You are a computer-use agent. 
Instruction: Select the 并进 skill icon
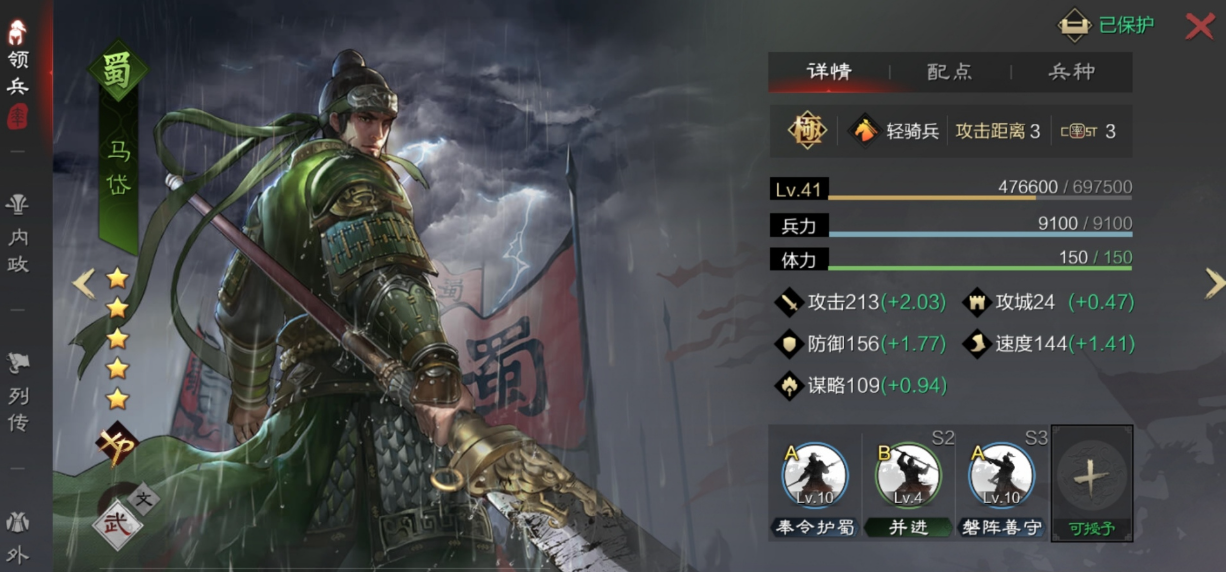pos(908,478)
